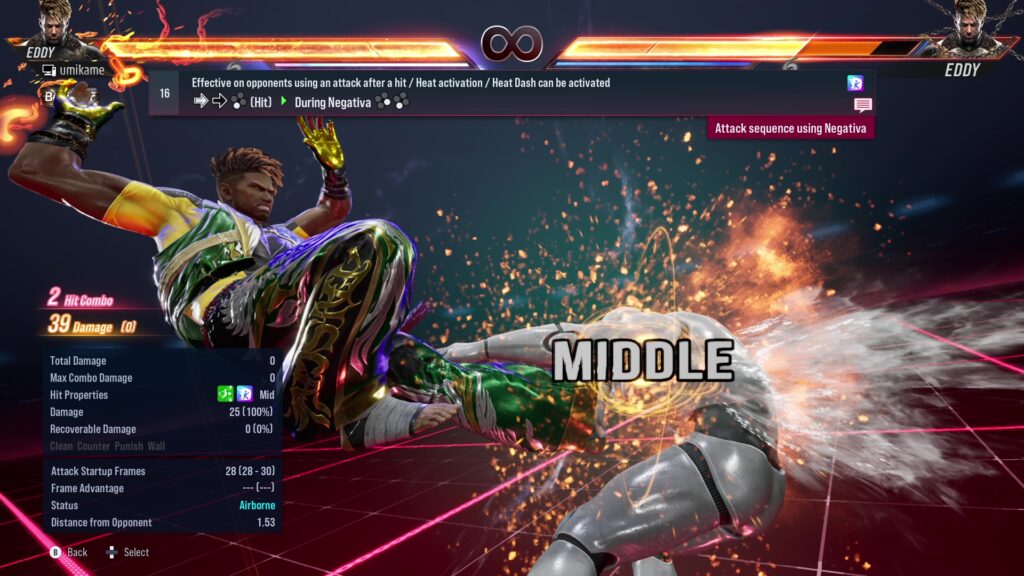This screenshot has width=1024, height=576.
Task: Select move list entry number 16
Action: point(165,93)
